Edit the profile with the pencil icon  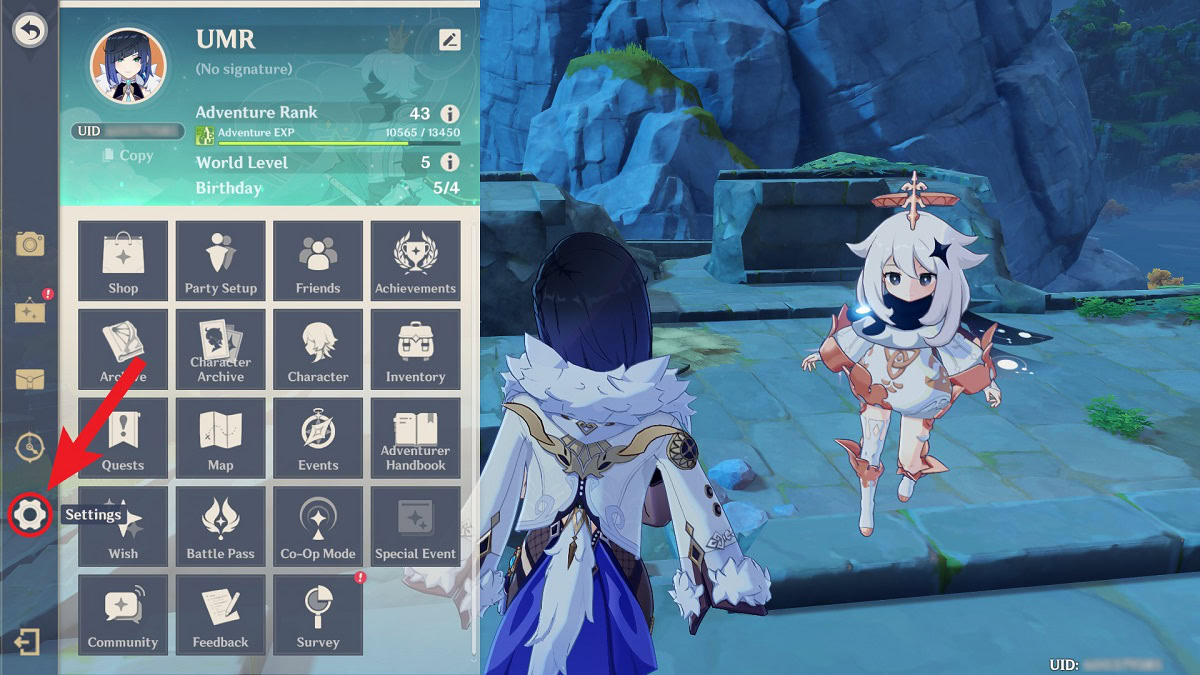click(450, 40)
